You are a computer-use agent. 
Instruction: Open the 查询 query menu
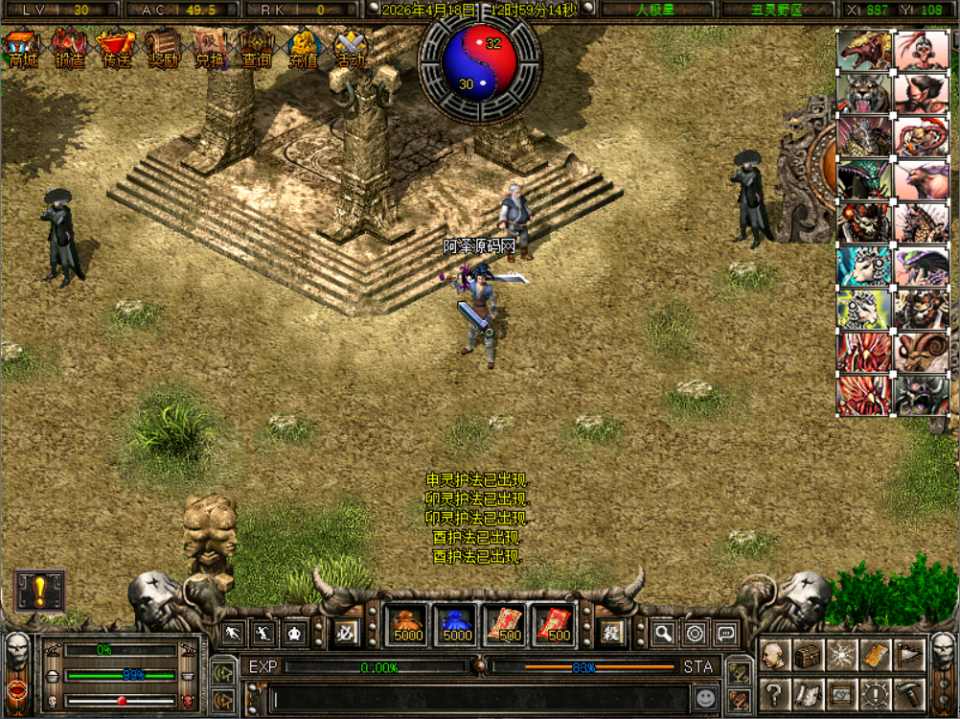(x=256, y=47)
